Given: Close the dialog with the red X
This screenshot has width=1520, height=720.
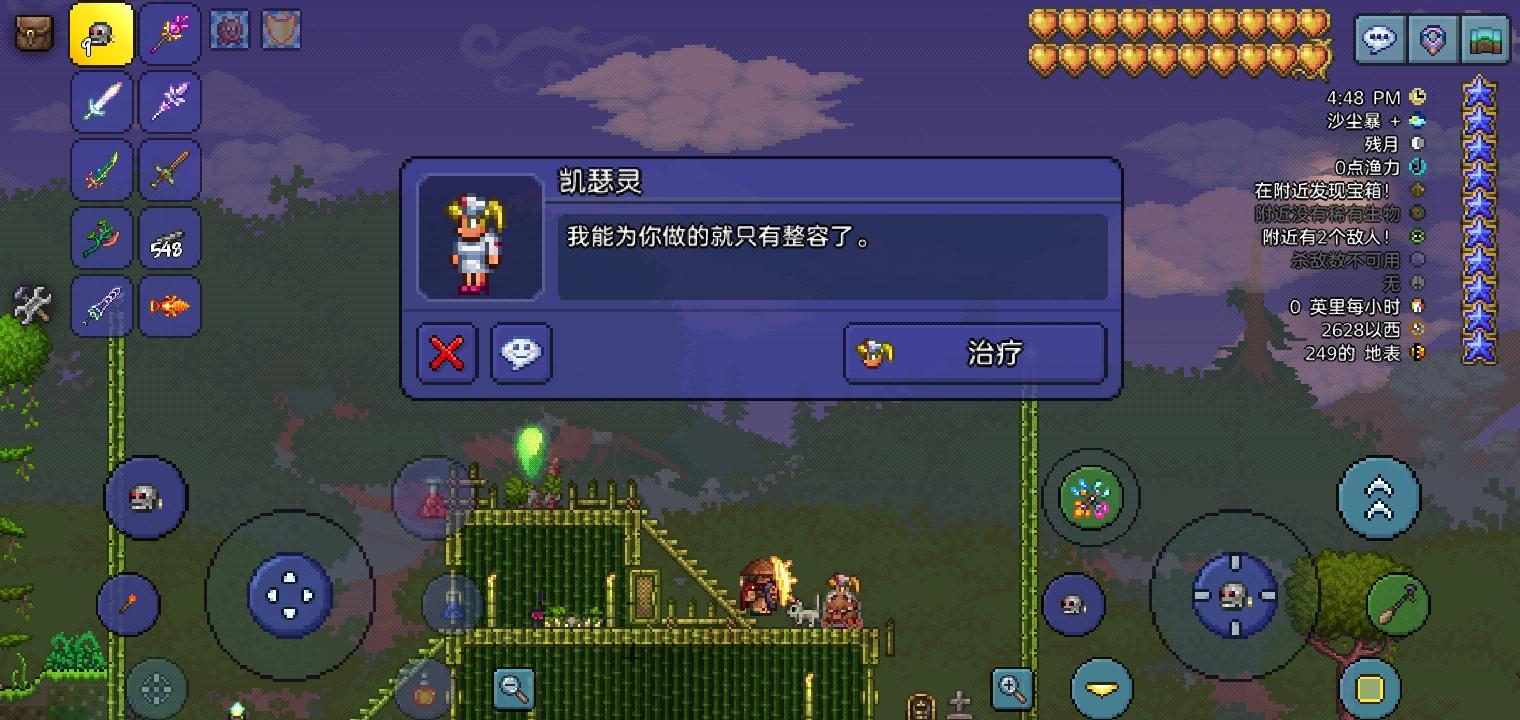Looking at the screenshot, I should [446, 352].
